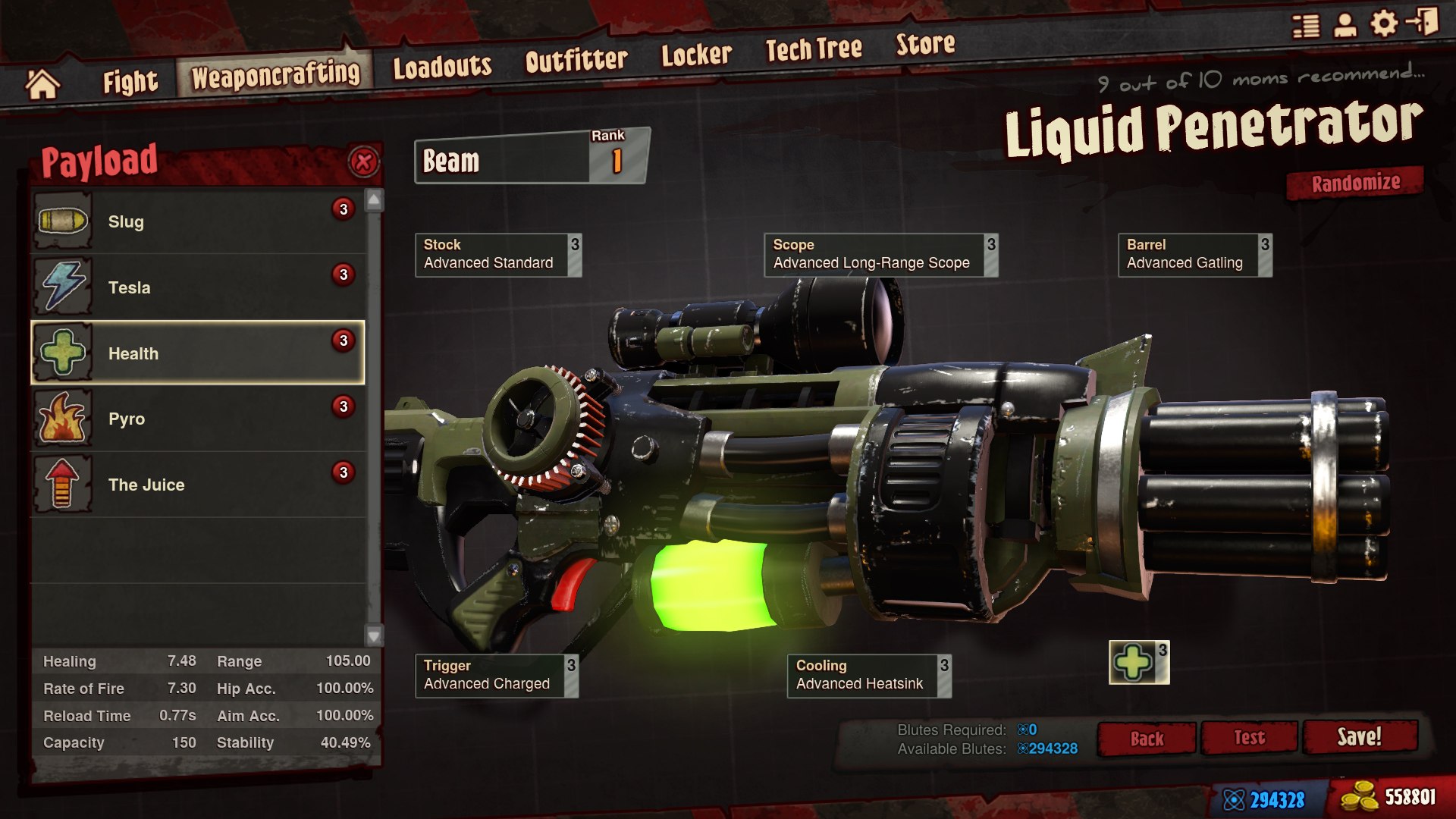This screenshot has height=819, width=1456.
Task: Select the Pyro payload type
Action: 197,418
